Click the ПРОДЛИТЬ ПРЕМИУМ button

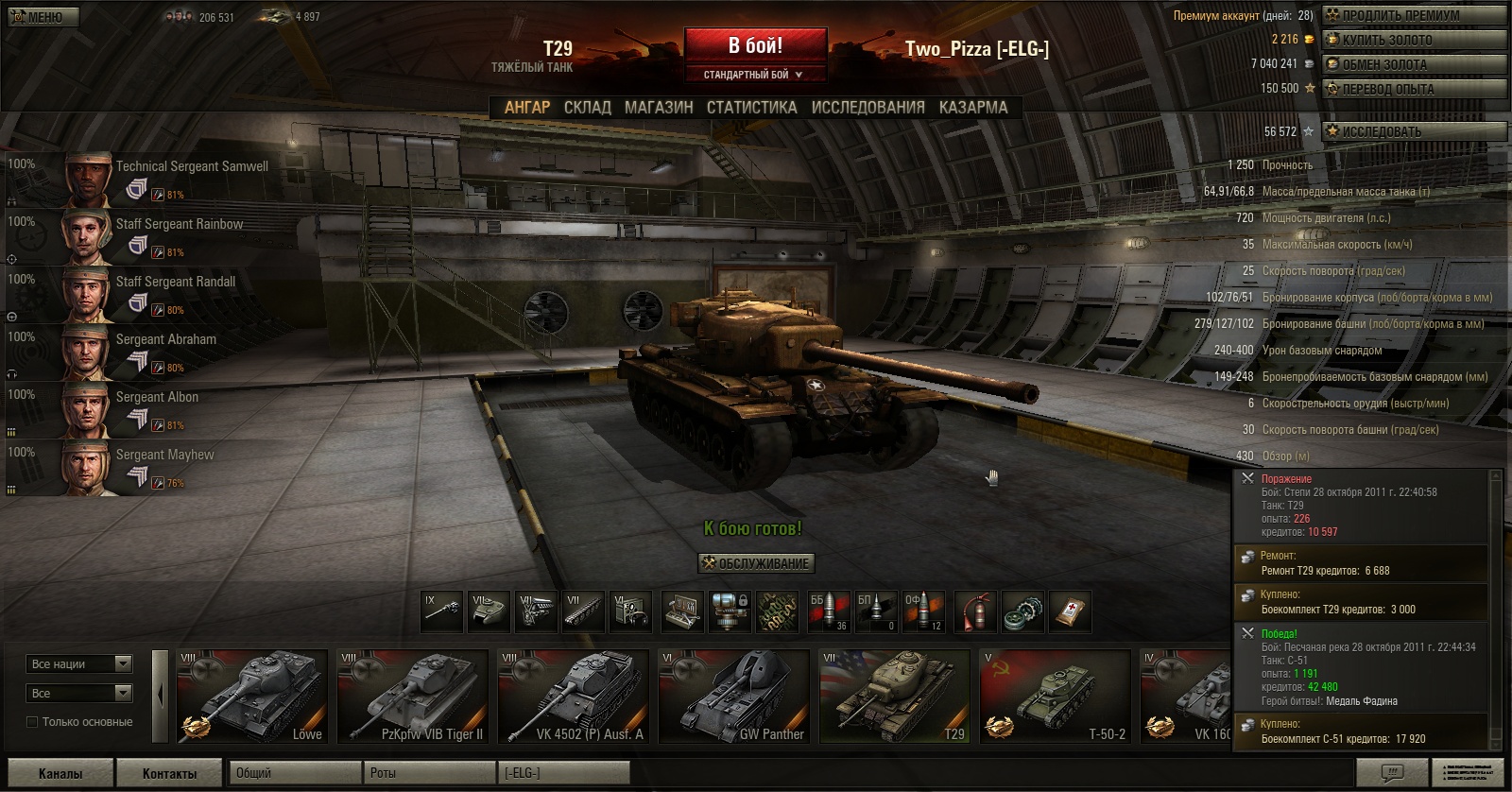[x=1413, y=15]
